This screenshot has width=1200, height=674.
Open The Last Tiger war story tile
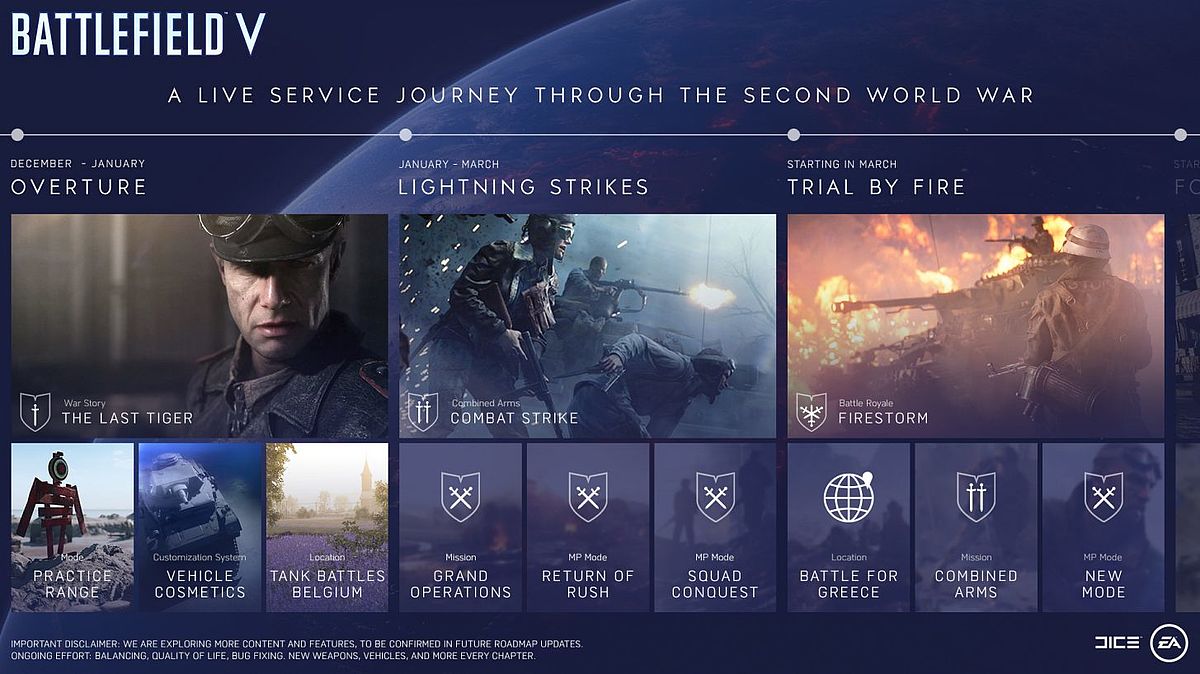coord(199,326)
